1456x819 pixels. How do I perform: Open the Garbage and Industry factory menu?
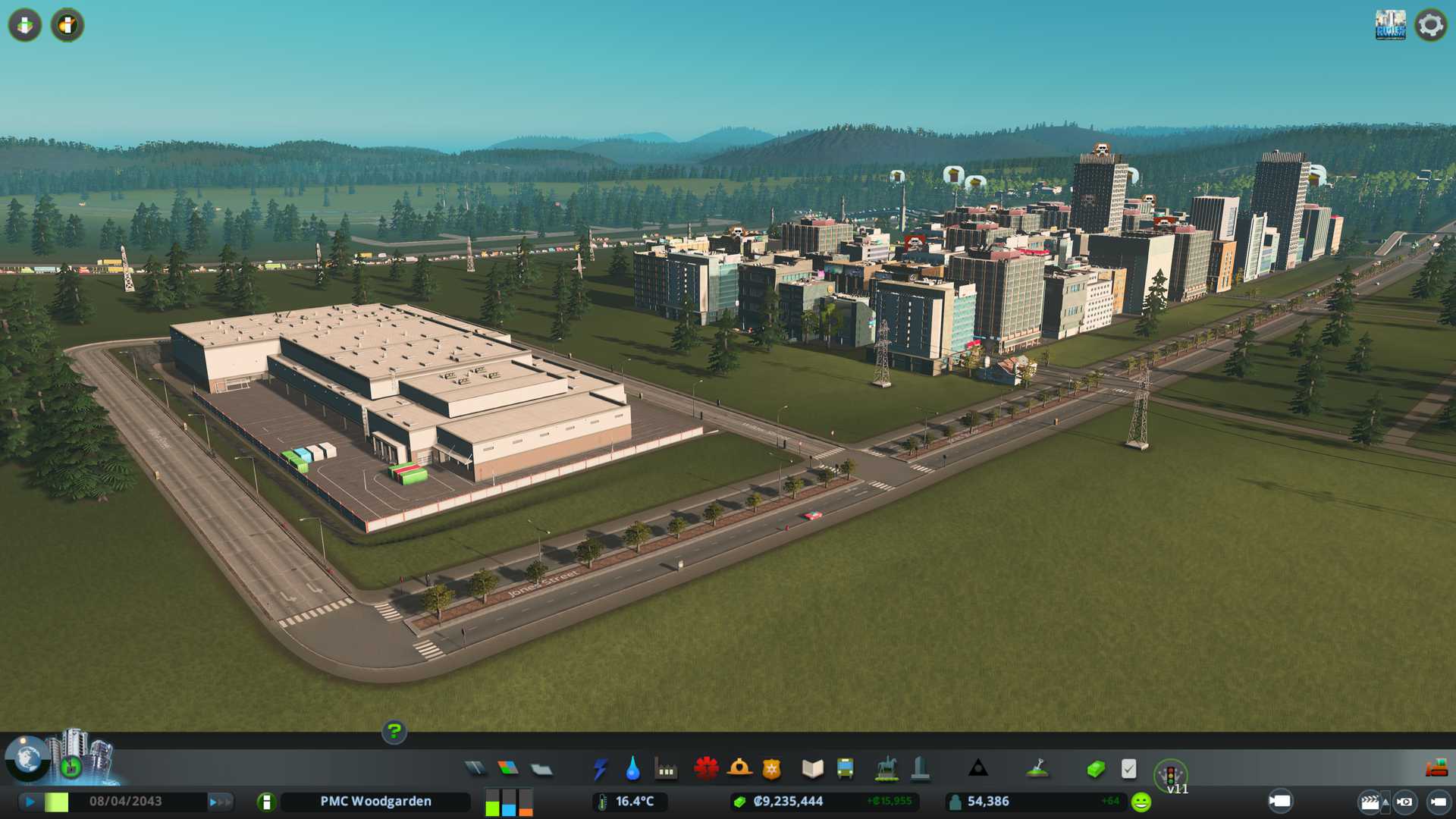coord(666,769)
